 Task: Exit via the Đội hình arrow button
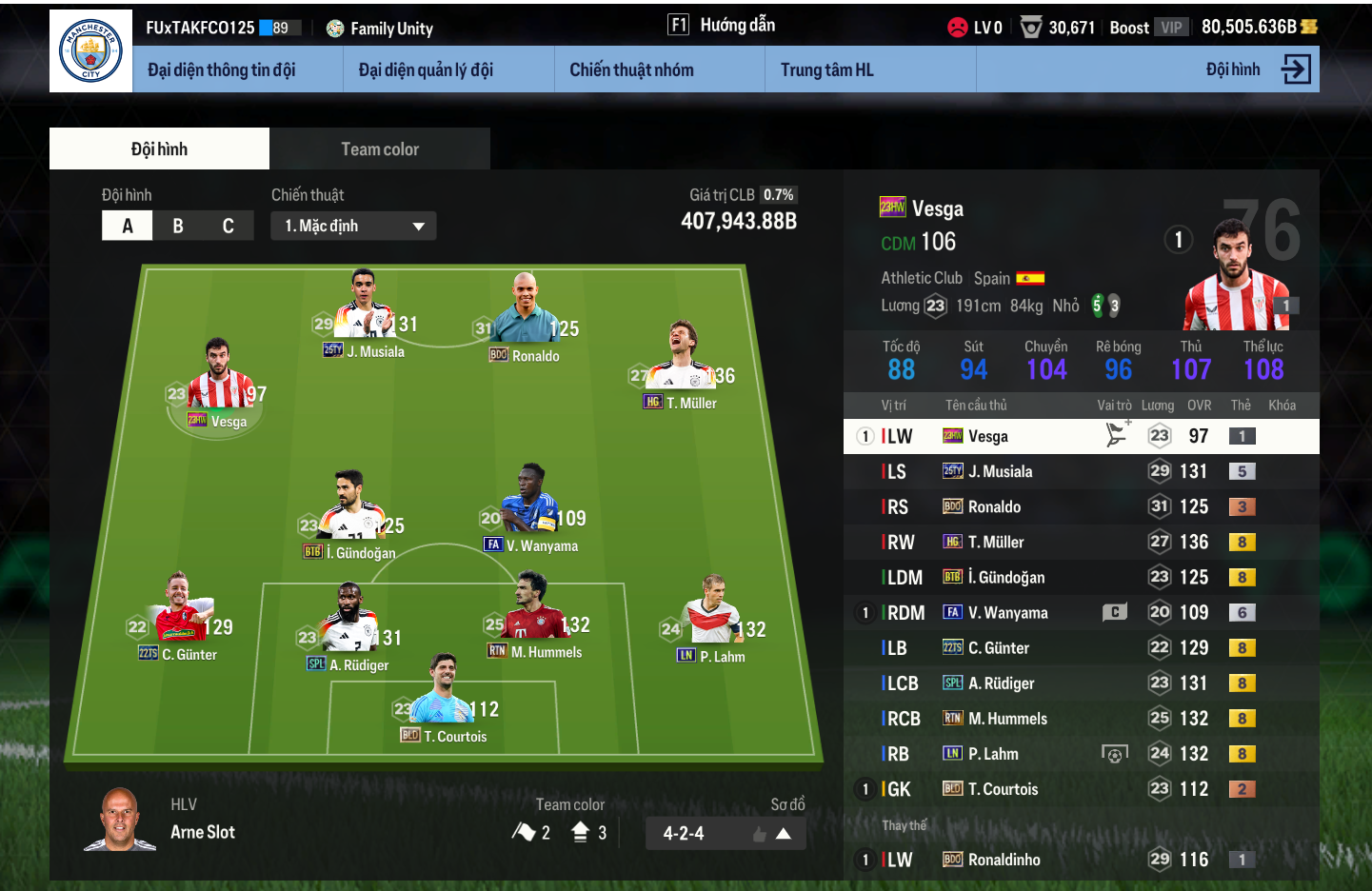tap(1296, 69)
